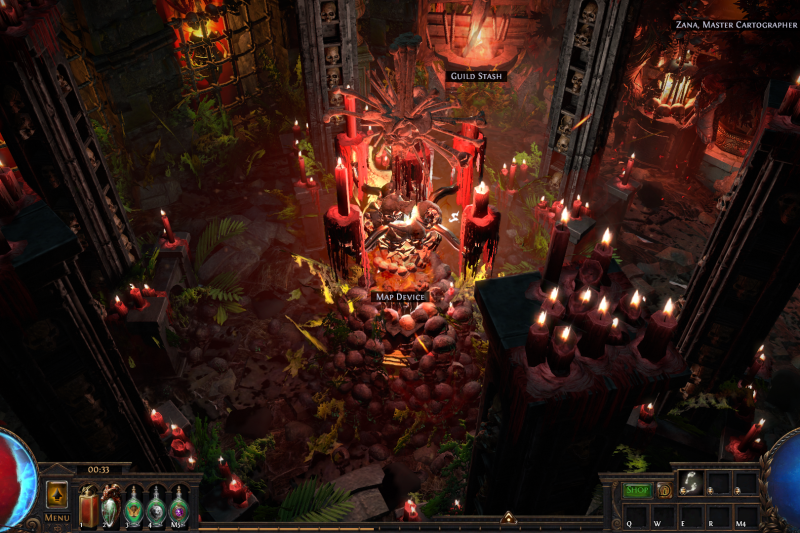This screenshot has width=800, height=533.
Task: Select the white swirl skill icon
Action: 689,483
